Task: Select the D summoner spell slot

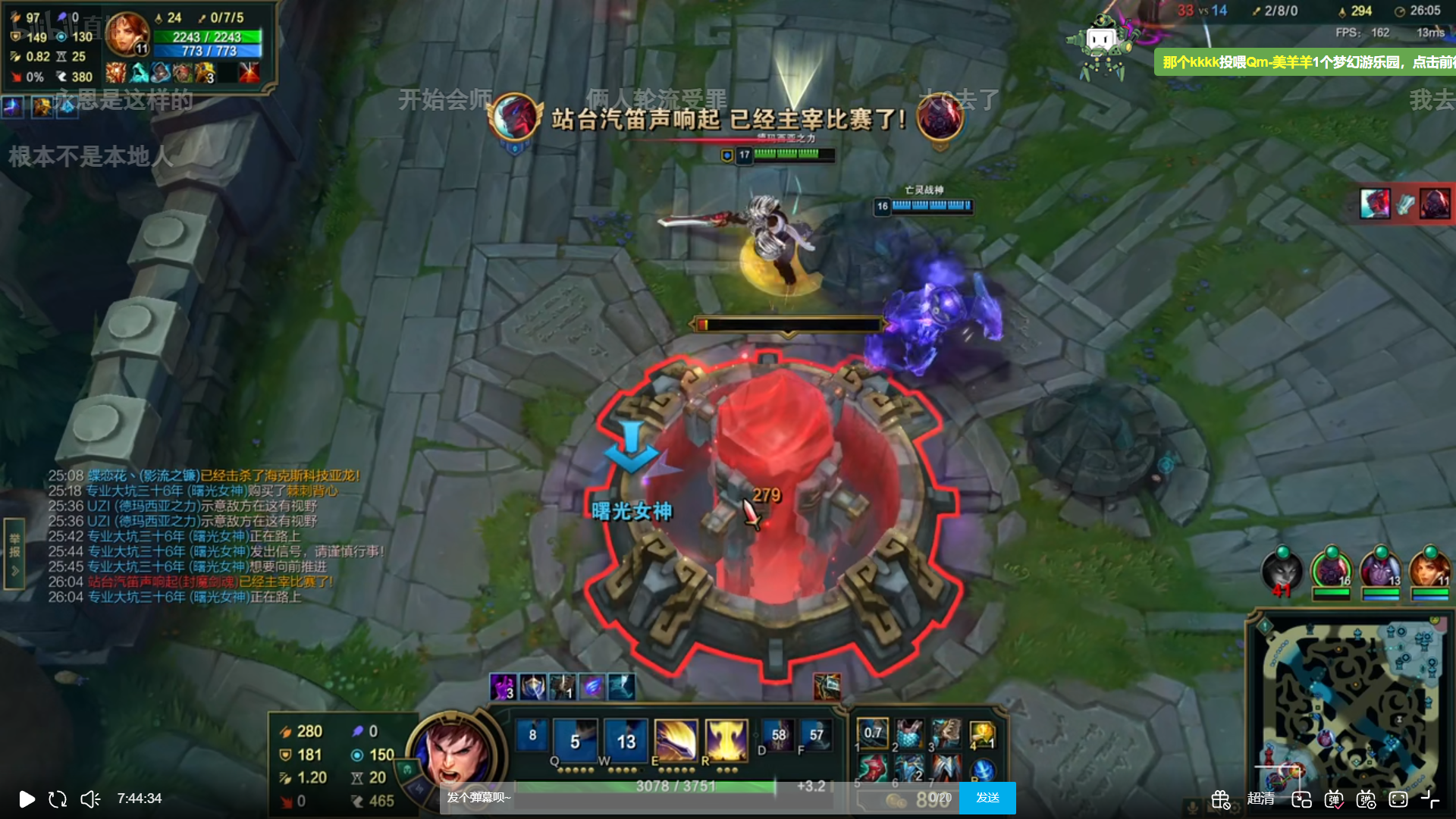Action: [778, 736]
